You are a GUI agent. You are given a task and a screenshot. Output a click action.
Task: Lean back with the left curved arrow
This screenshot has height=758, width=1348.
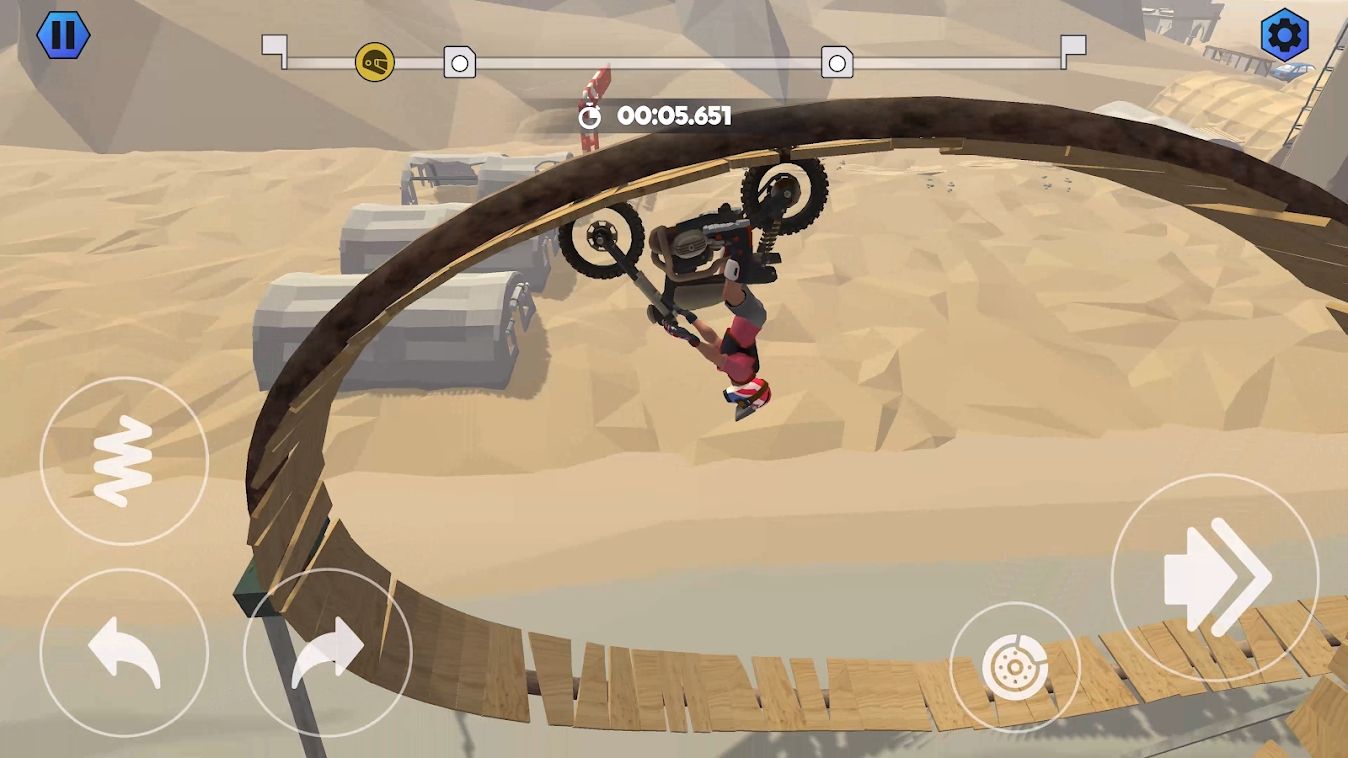(124, 653)
